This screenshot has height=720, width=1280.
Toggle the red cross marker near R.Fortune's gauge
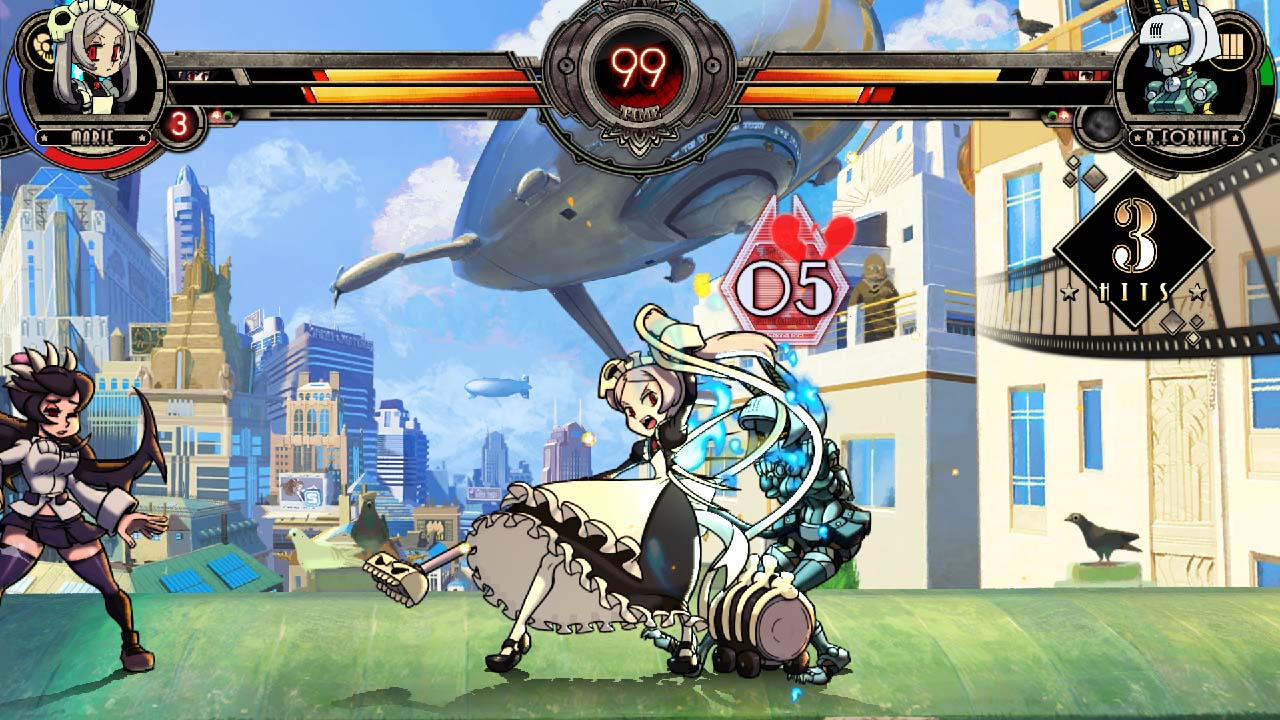click(x=1064, y=115)
